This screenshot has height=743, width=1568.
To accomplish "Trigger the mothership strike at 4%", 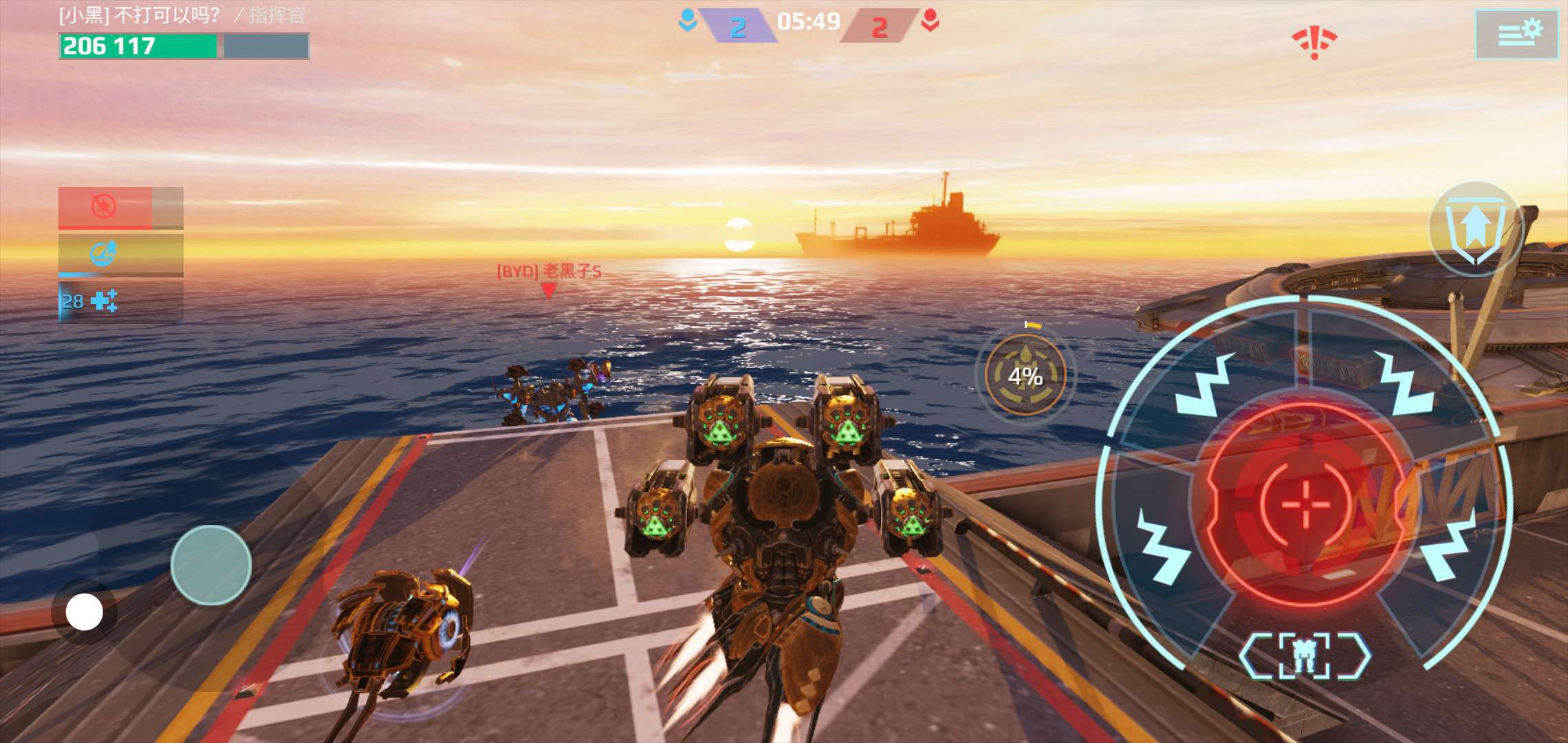I will point(1025,376).
